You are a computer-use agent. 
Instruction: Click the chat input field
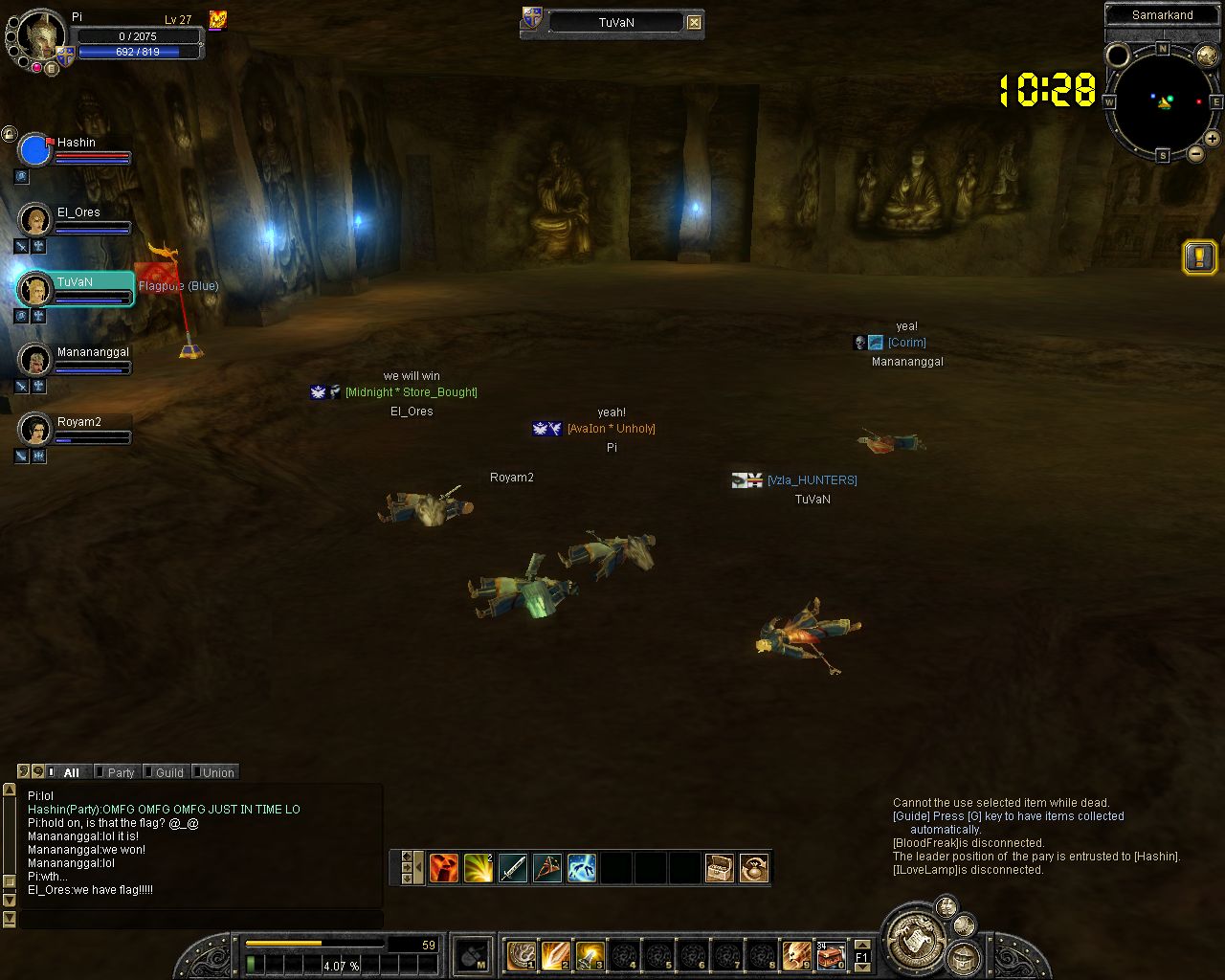pyautogui.click(x=201, y=919)
